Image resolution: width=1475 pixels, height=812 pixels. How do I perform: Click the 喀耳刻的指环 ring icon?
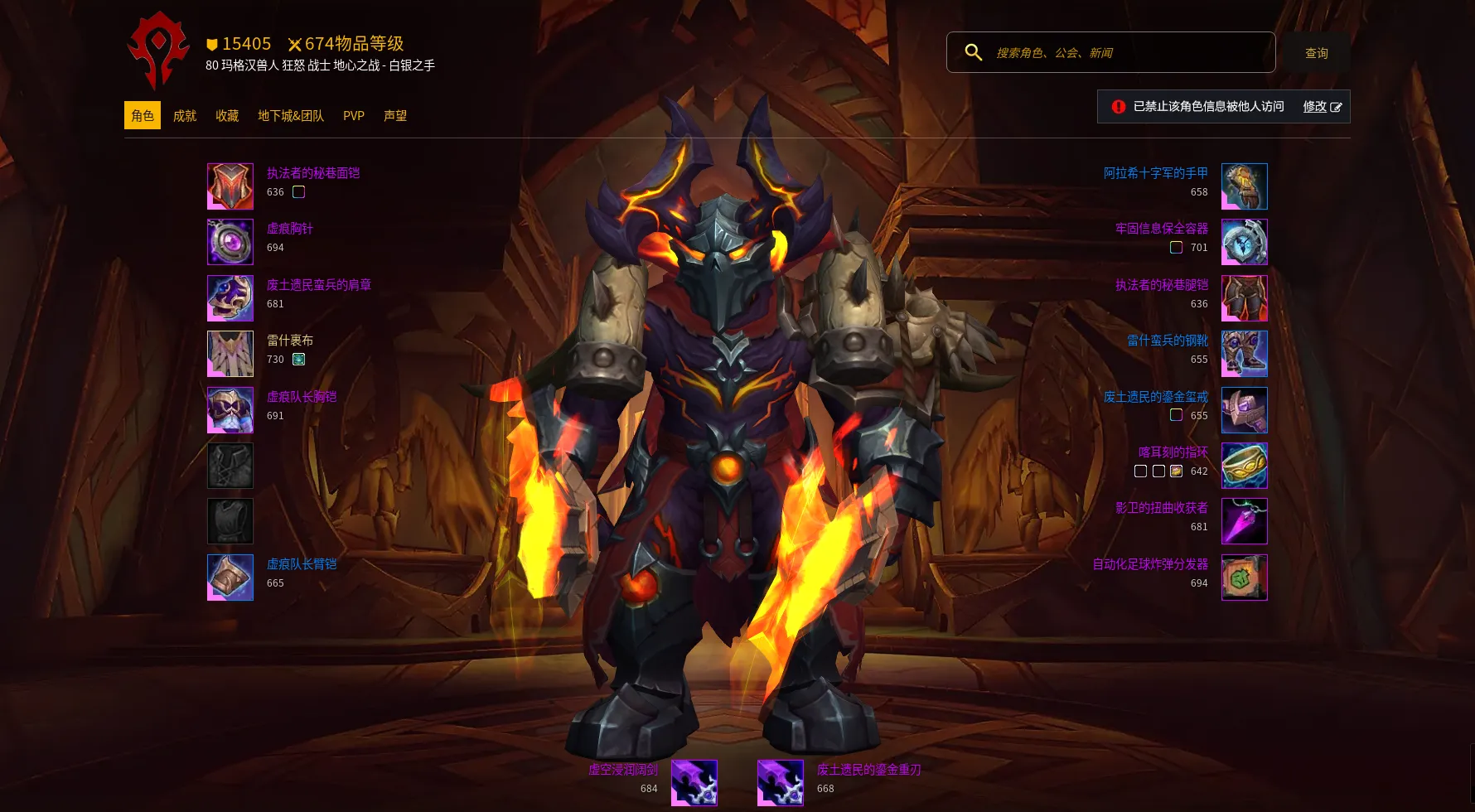(1244, 466)
